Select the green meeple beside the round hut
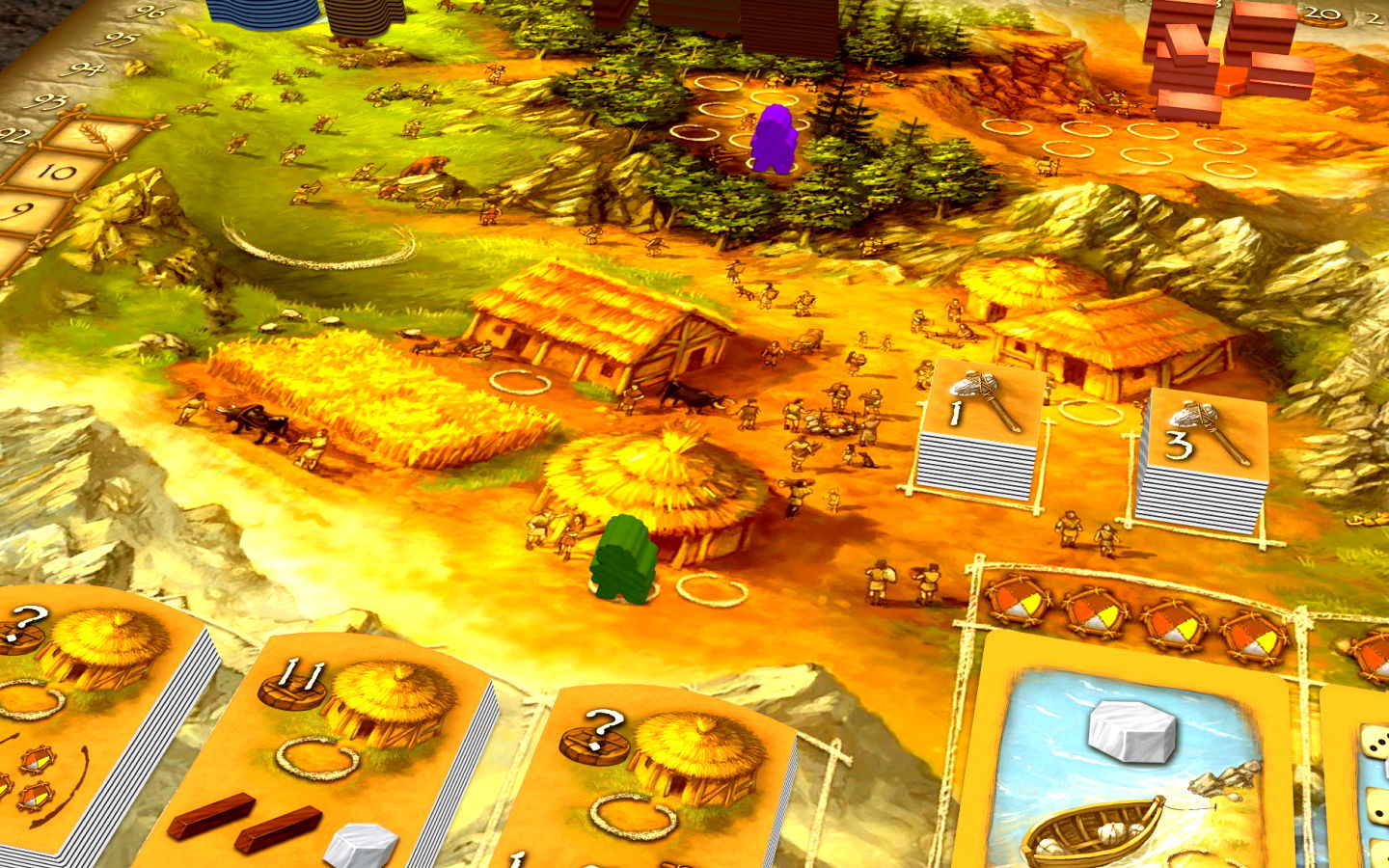The width and height of the screenshot is (1389, 868). click(624, 559)
